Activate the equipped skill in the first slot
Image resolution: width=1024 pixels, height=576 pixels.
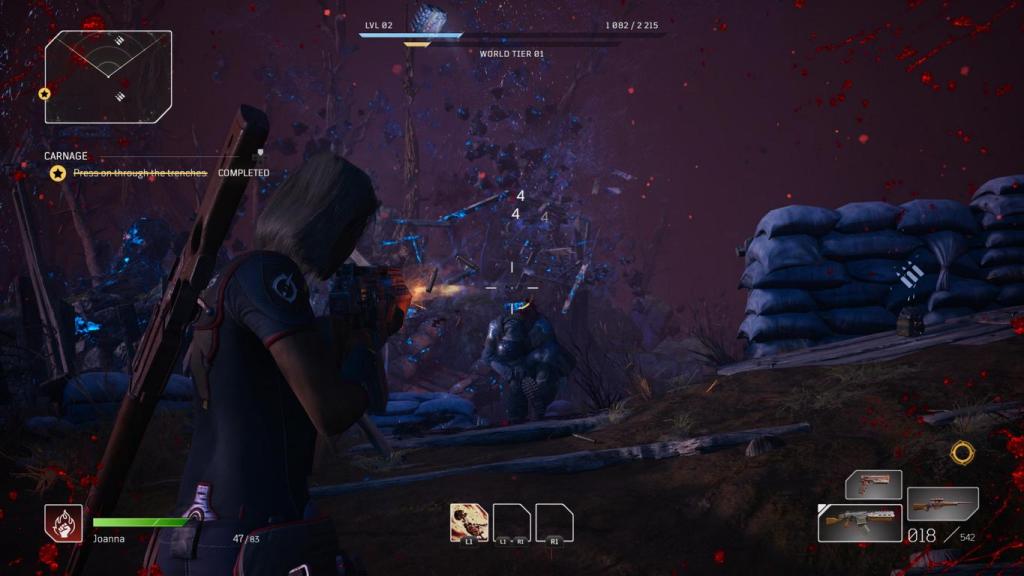tap(469, 521)
